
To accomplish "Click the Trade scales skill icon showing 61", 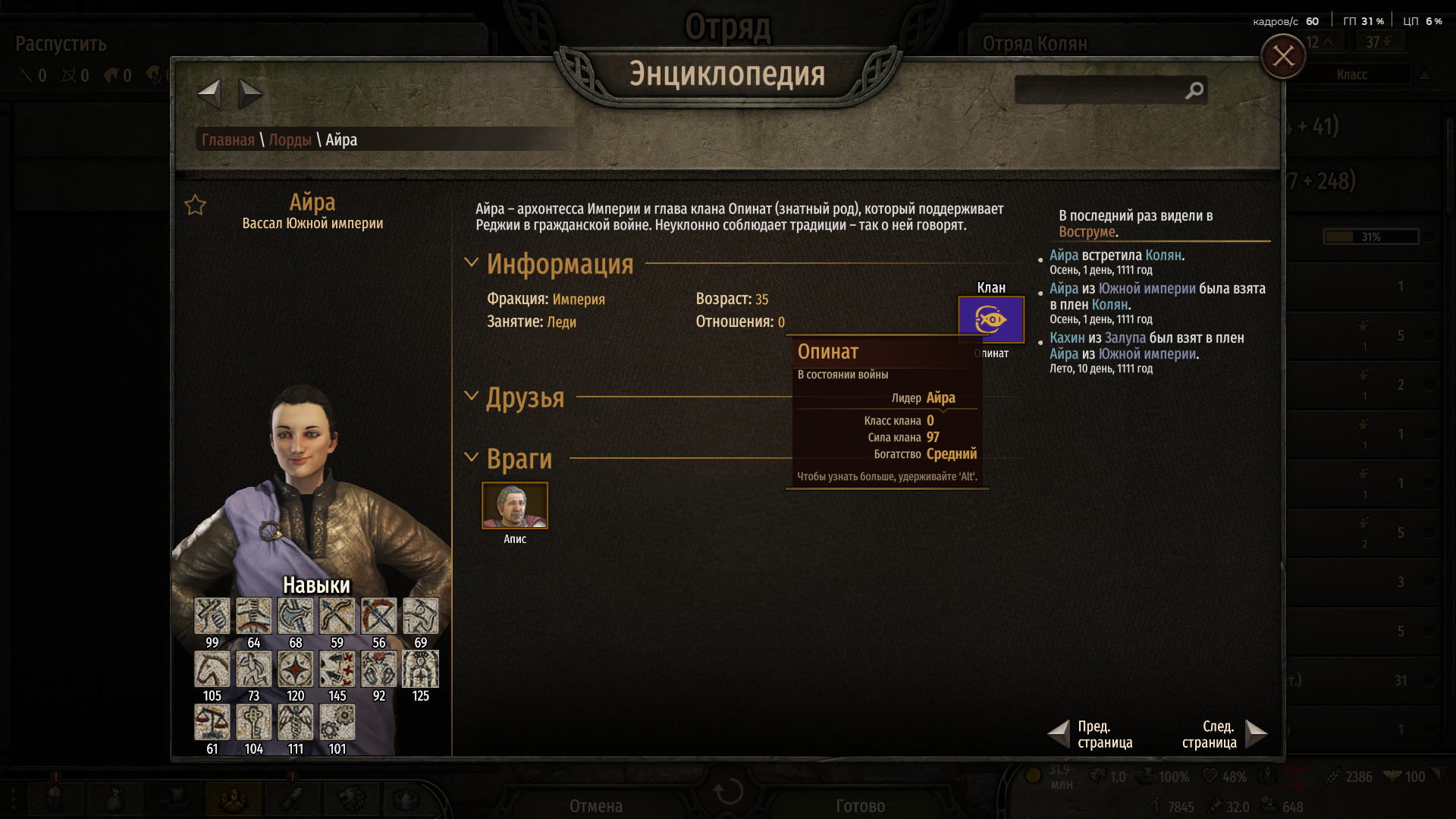I will pyautogui.click(x=212, y=722).
